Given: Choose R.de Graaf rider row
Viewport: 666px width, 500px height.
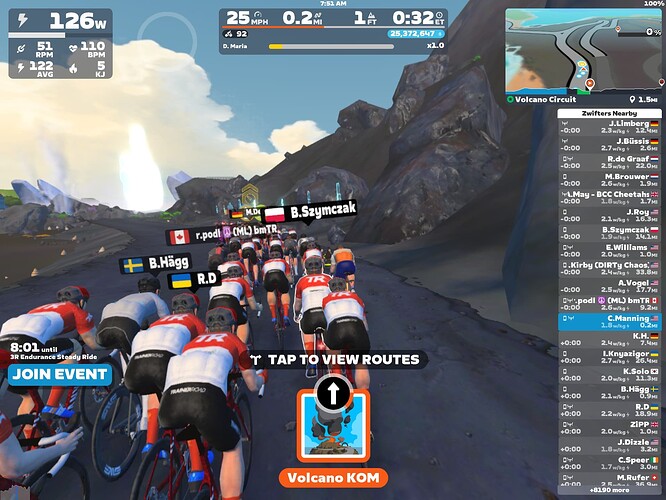Looking at the screenshot, I should coord(610,162).
